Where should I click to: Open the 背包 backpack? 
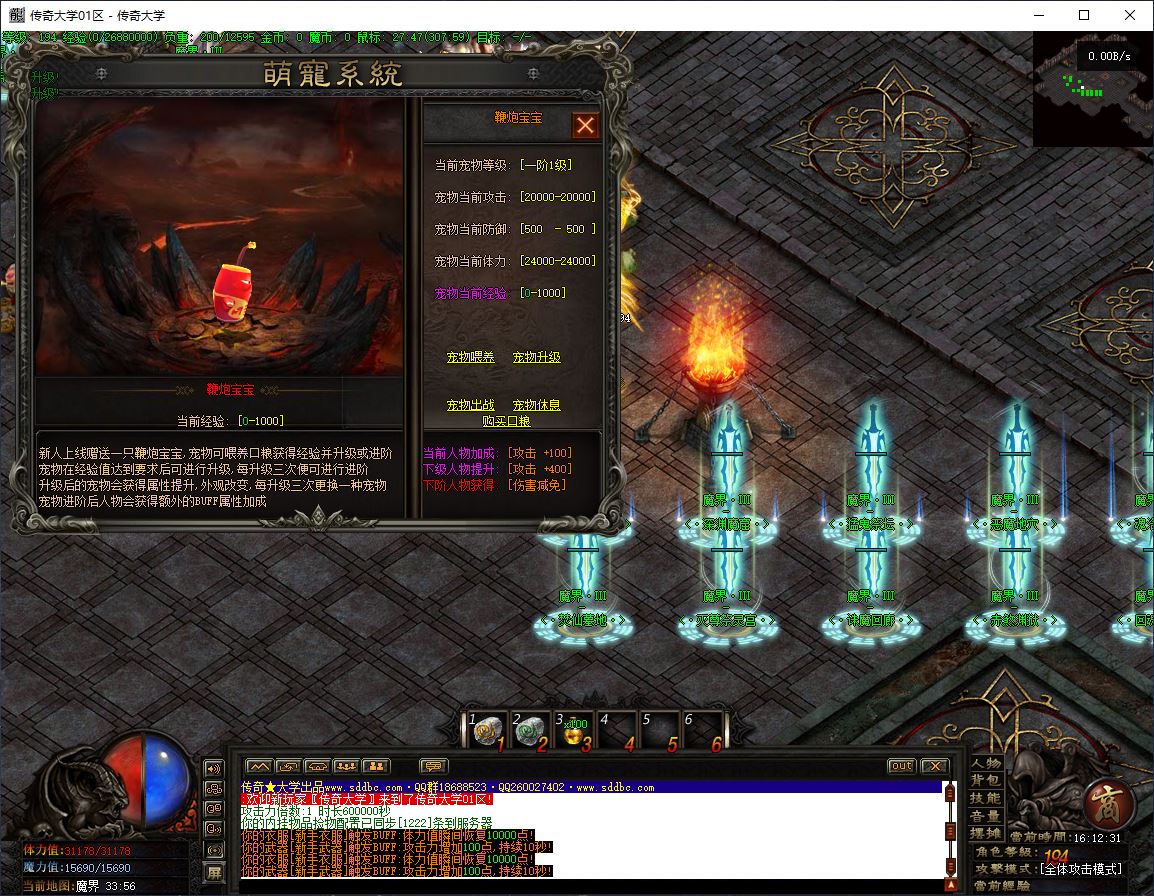click(x=985, y=781)
